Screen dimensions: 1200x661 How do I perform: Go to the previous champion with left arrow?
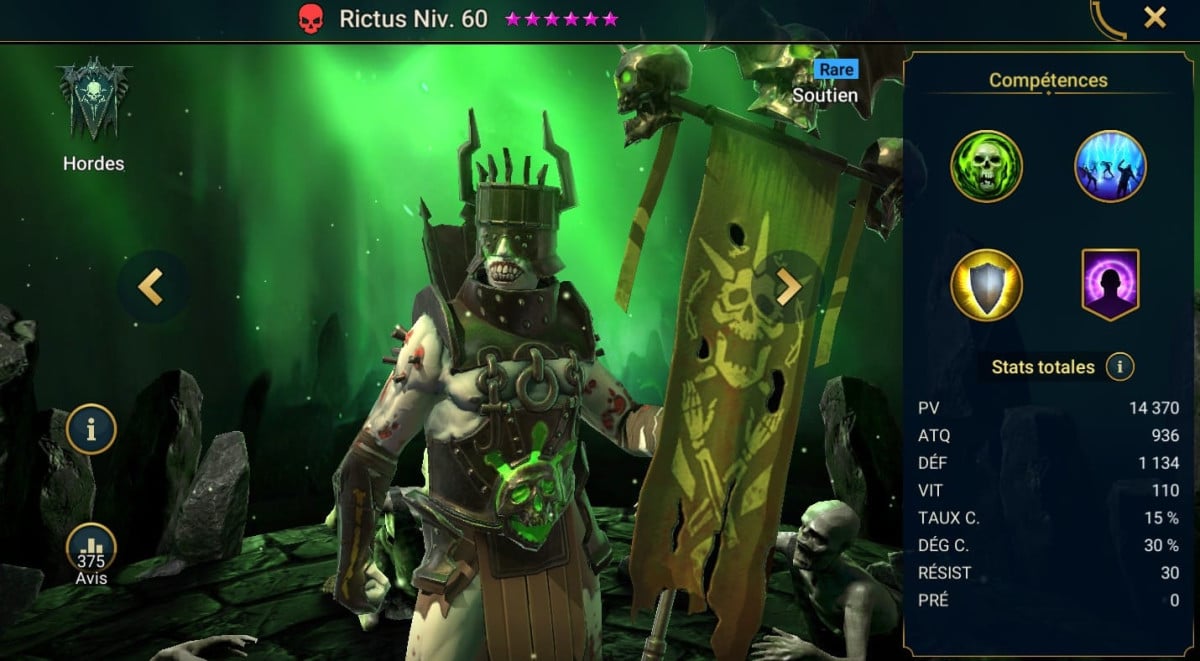tap(150, 286)
